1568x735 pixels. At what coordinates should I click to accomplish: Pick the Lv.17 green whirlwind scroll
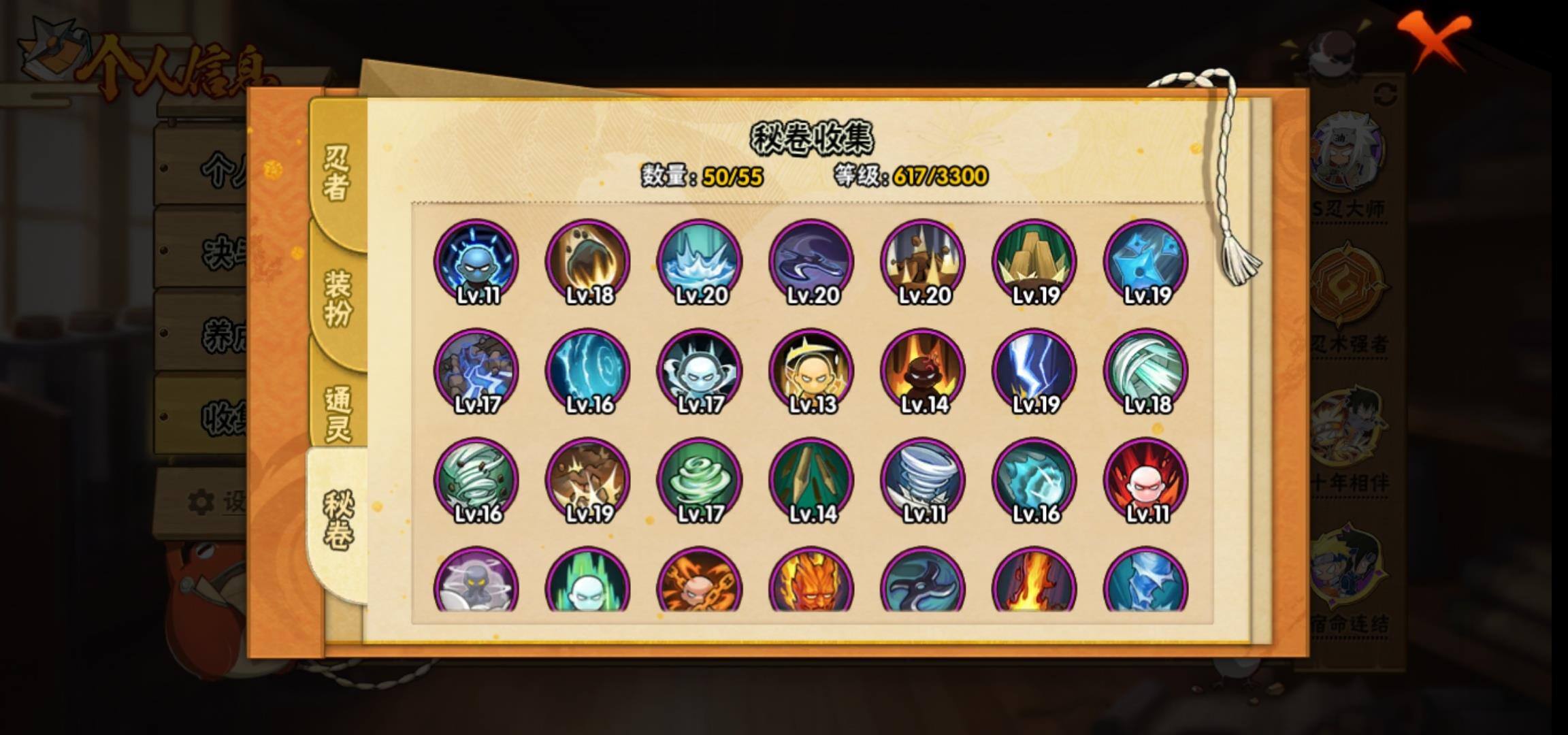(x=700, y=480)
